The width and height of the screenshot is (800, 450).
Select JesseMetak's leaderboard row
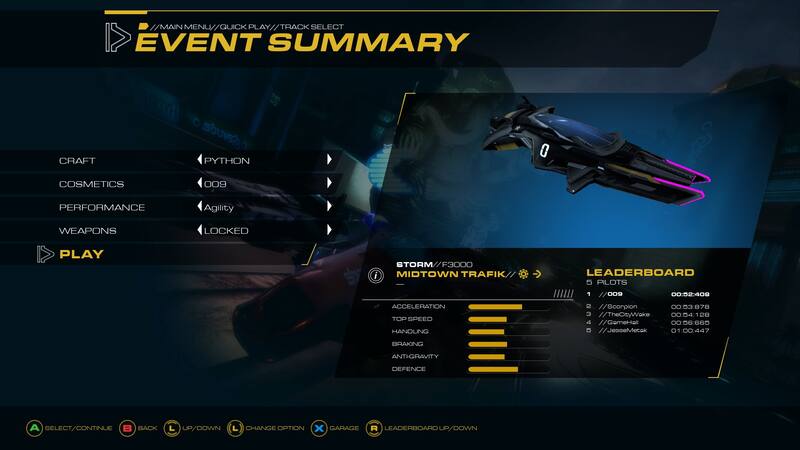coord(648,330)
